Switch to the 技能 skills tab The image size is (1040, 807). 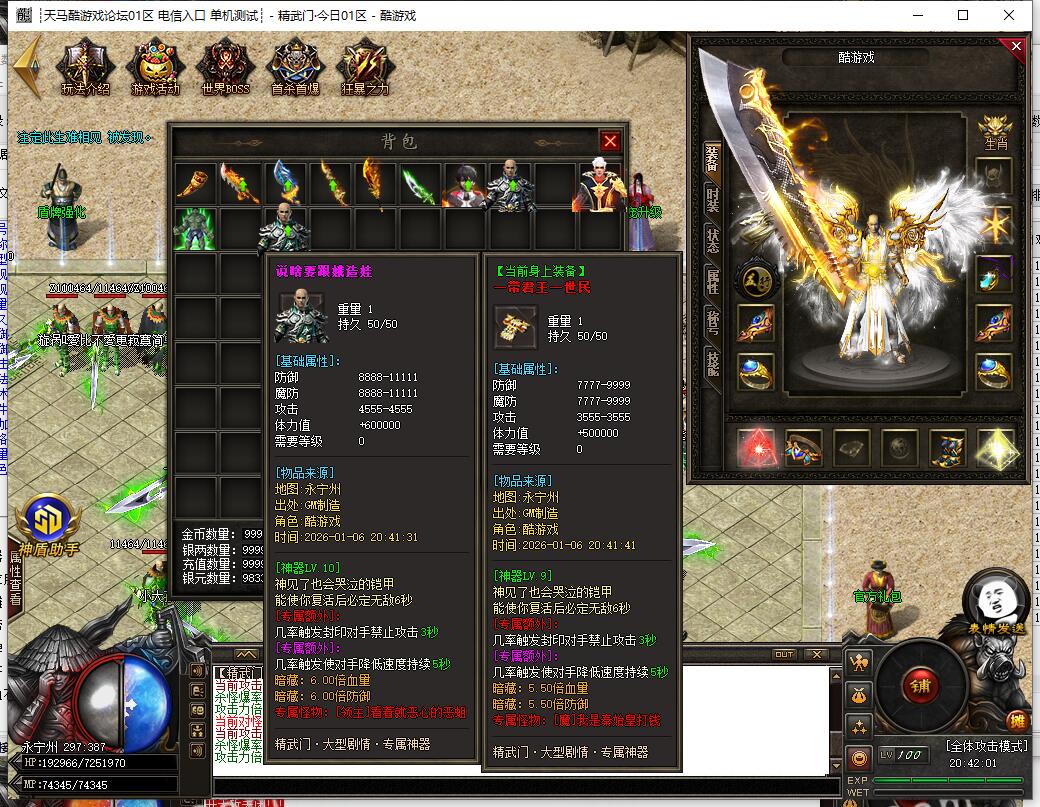[712, 363]
